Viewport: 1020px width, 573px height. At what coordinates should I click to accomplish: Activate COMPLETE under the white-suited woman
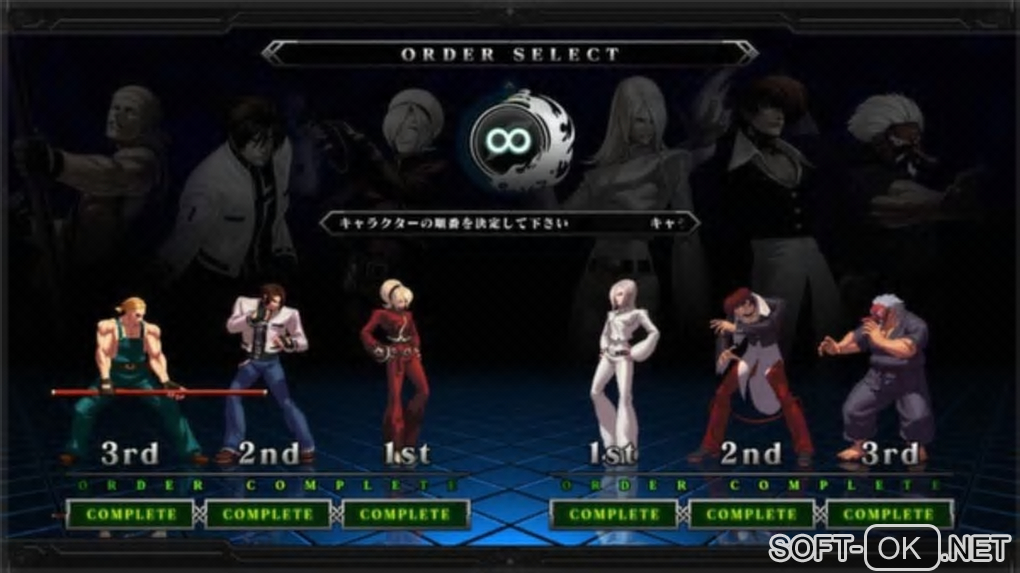pos(614,514)
